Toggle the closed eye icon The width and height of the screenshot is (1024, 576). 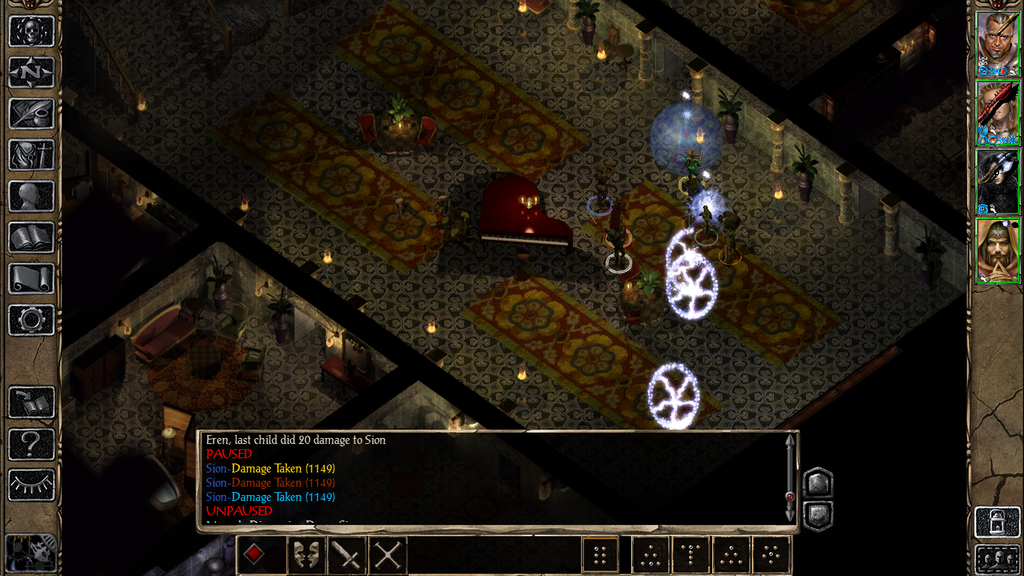(x=31, y=485)
